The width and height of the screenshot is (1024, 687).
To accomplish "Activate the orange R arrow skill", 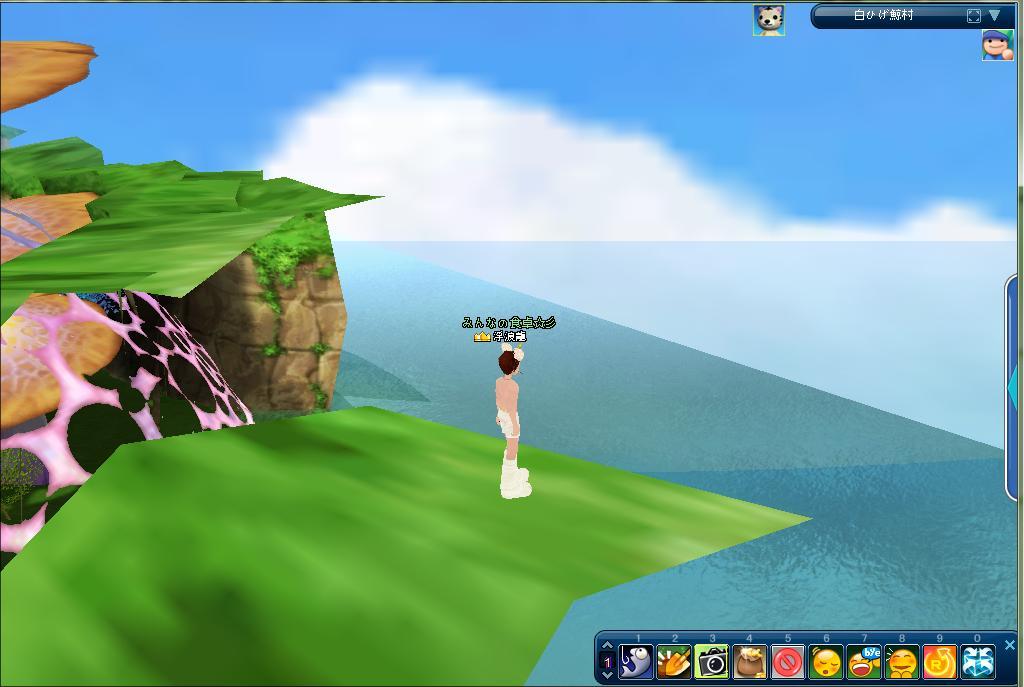I will click(x=940, y=662).
